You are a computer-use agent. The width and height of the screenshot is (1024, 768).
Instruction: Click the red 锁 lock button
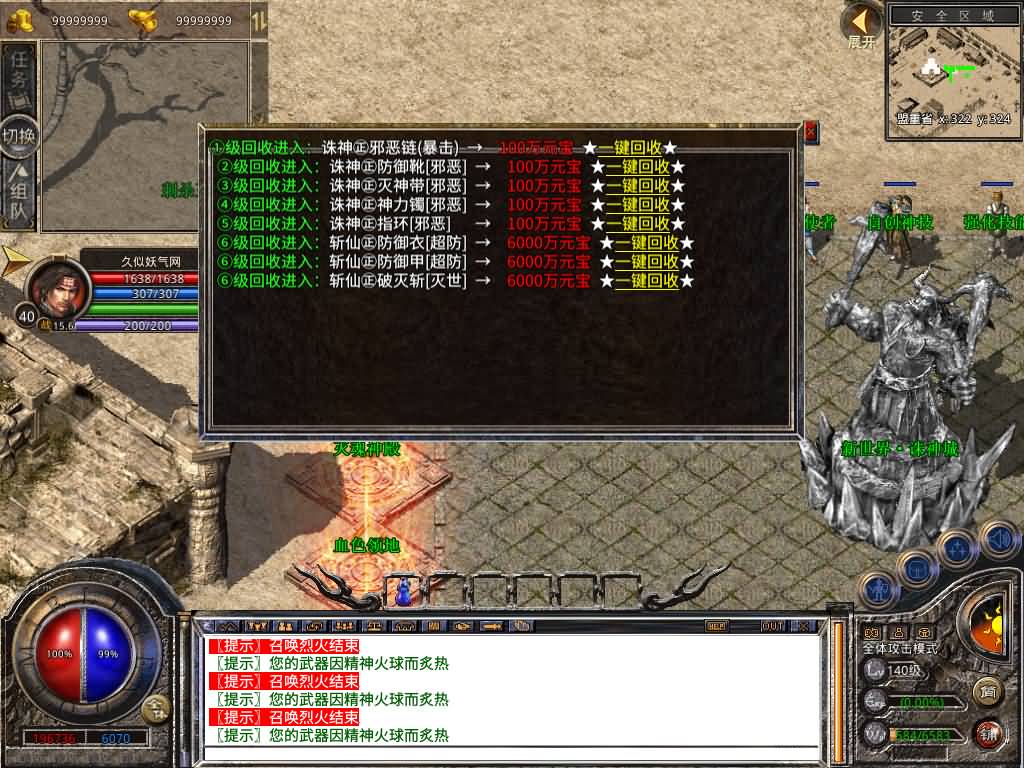(988, 733)
